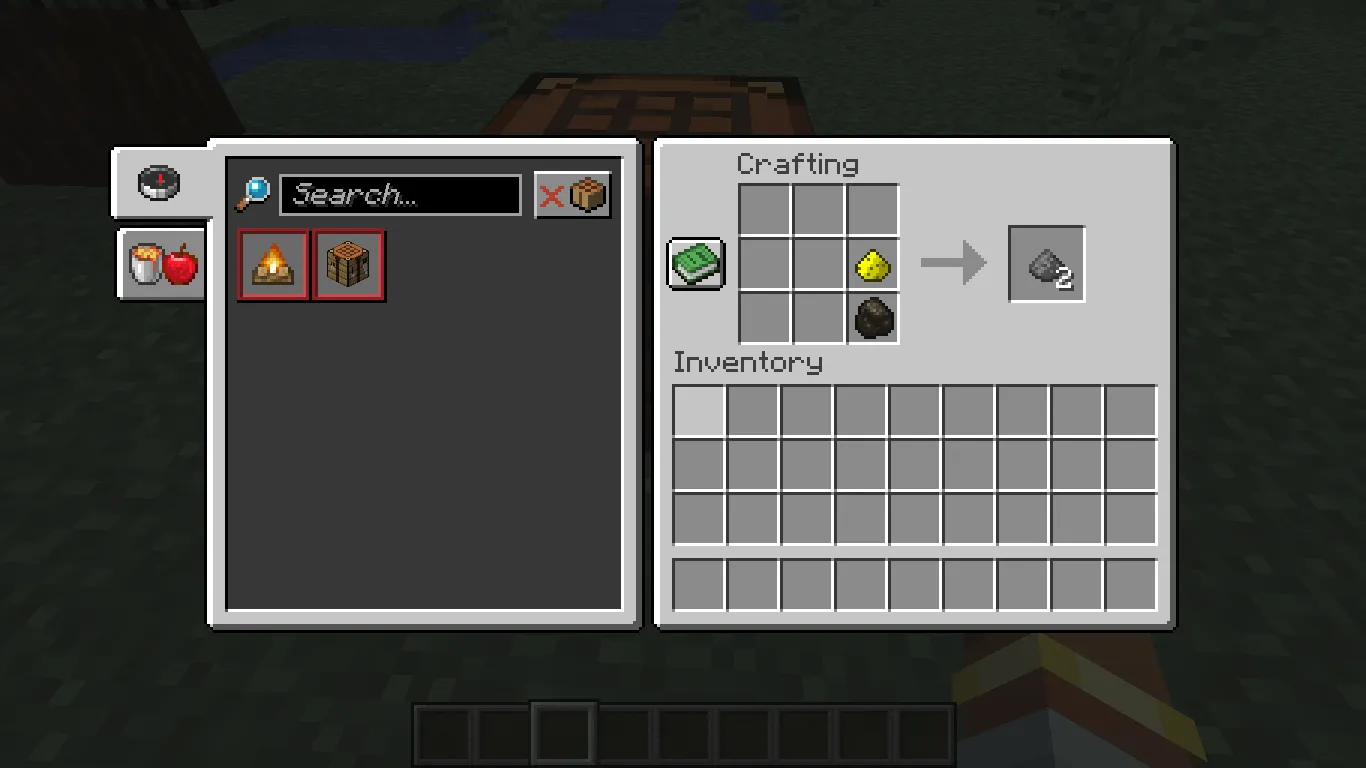
Task: Click the compass icon on the top-left tab
Action: click(160, 182)
